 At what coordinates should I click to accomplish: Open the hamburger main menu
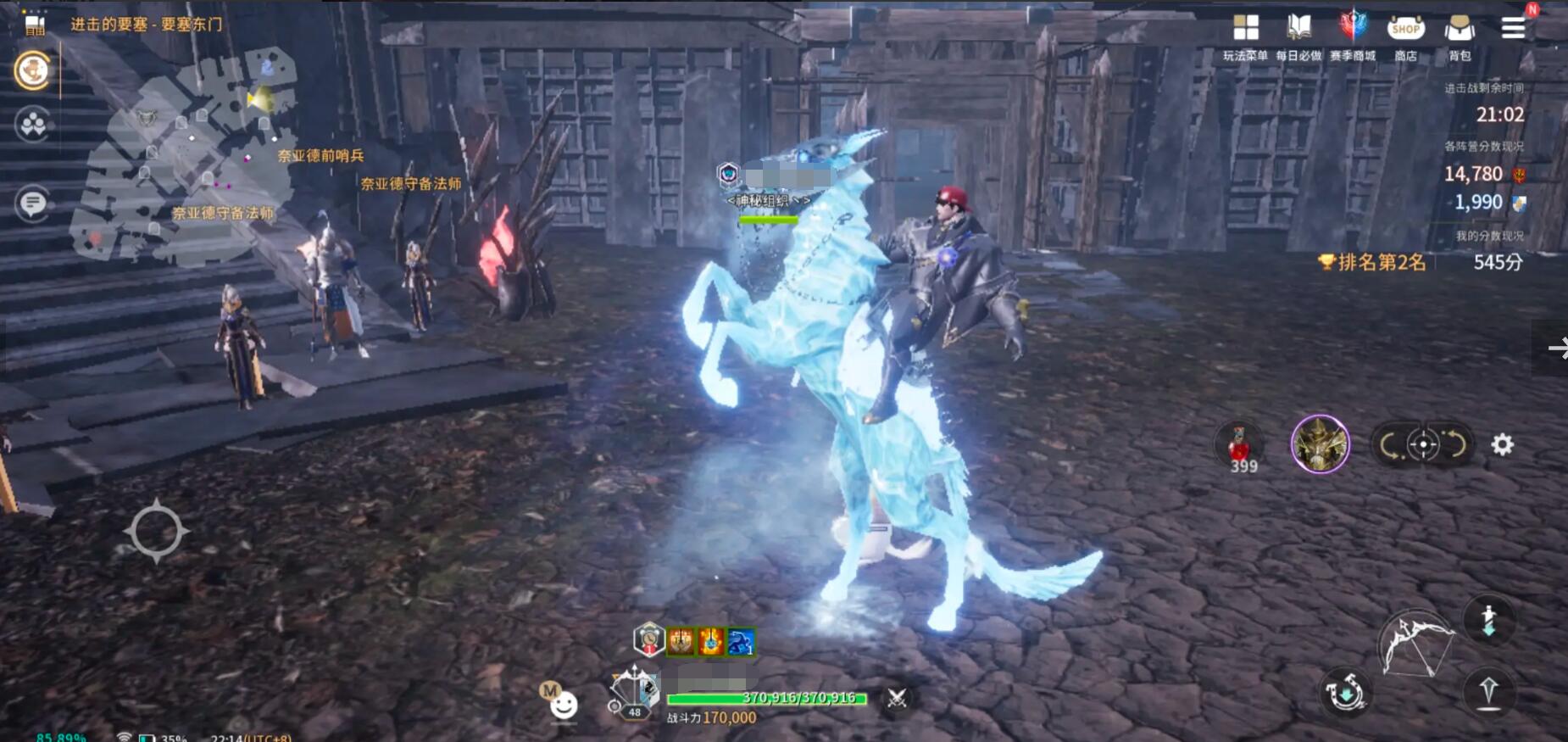tap(1513, 28)
